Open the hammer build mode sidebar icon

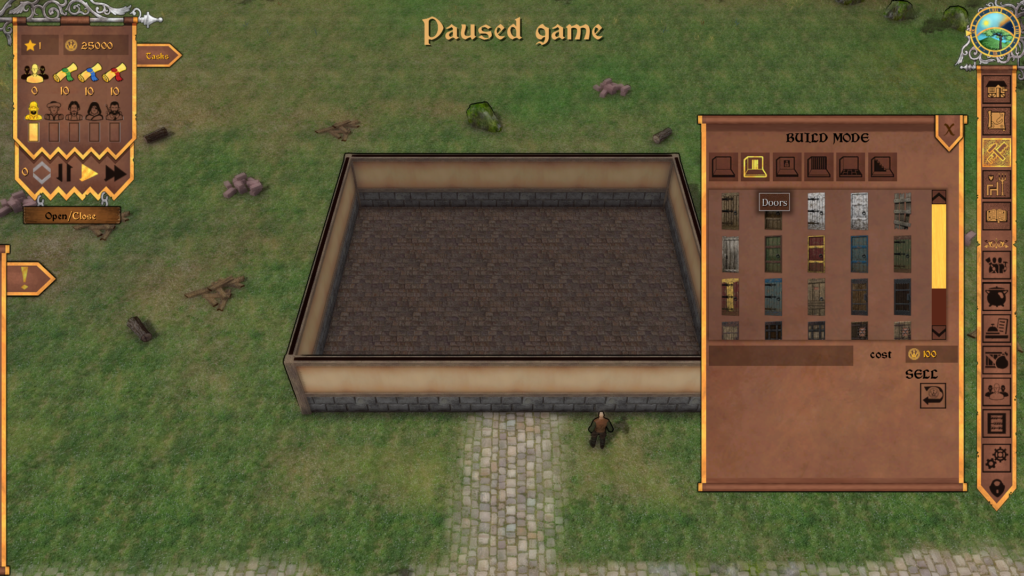[997, 152]
